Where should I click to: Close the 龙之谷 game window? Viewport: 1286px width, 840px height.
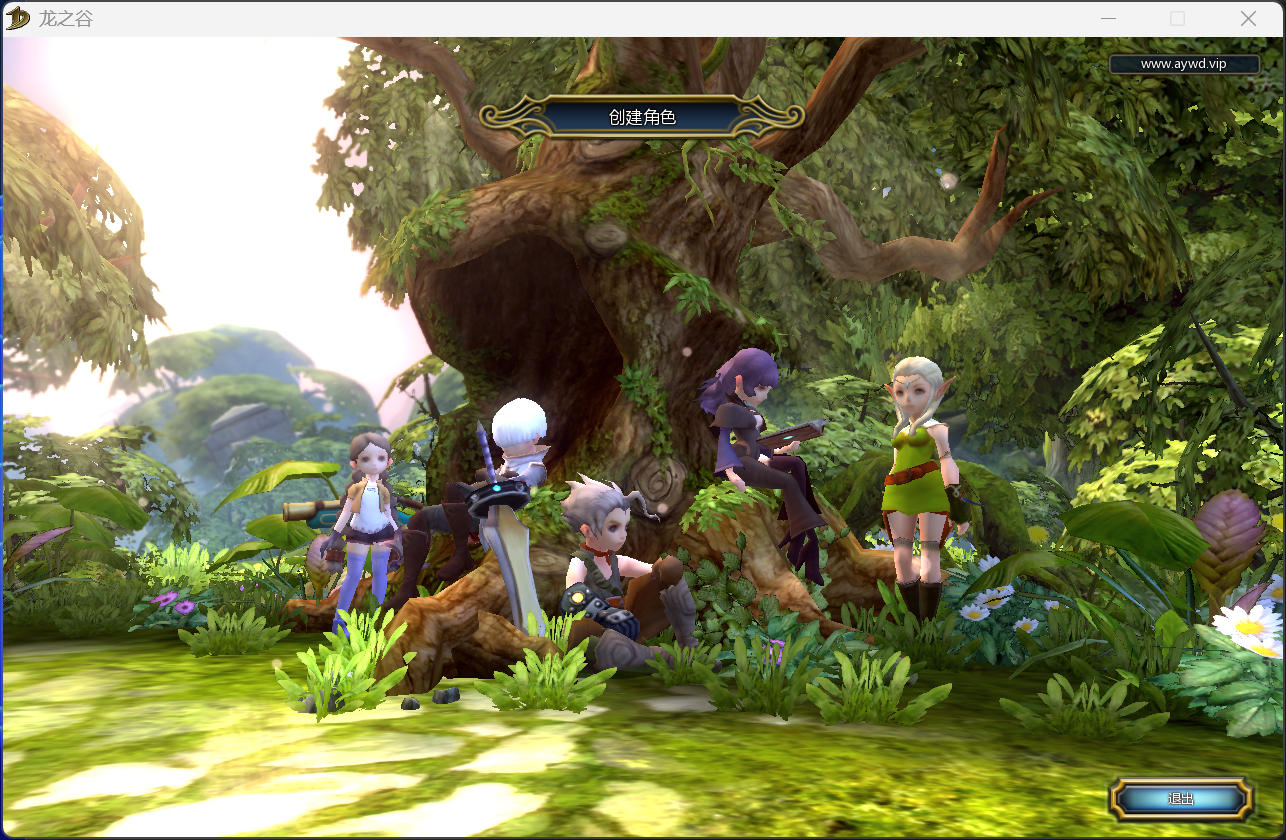click(x=1248, y=18)
